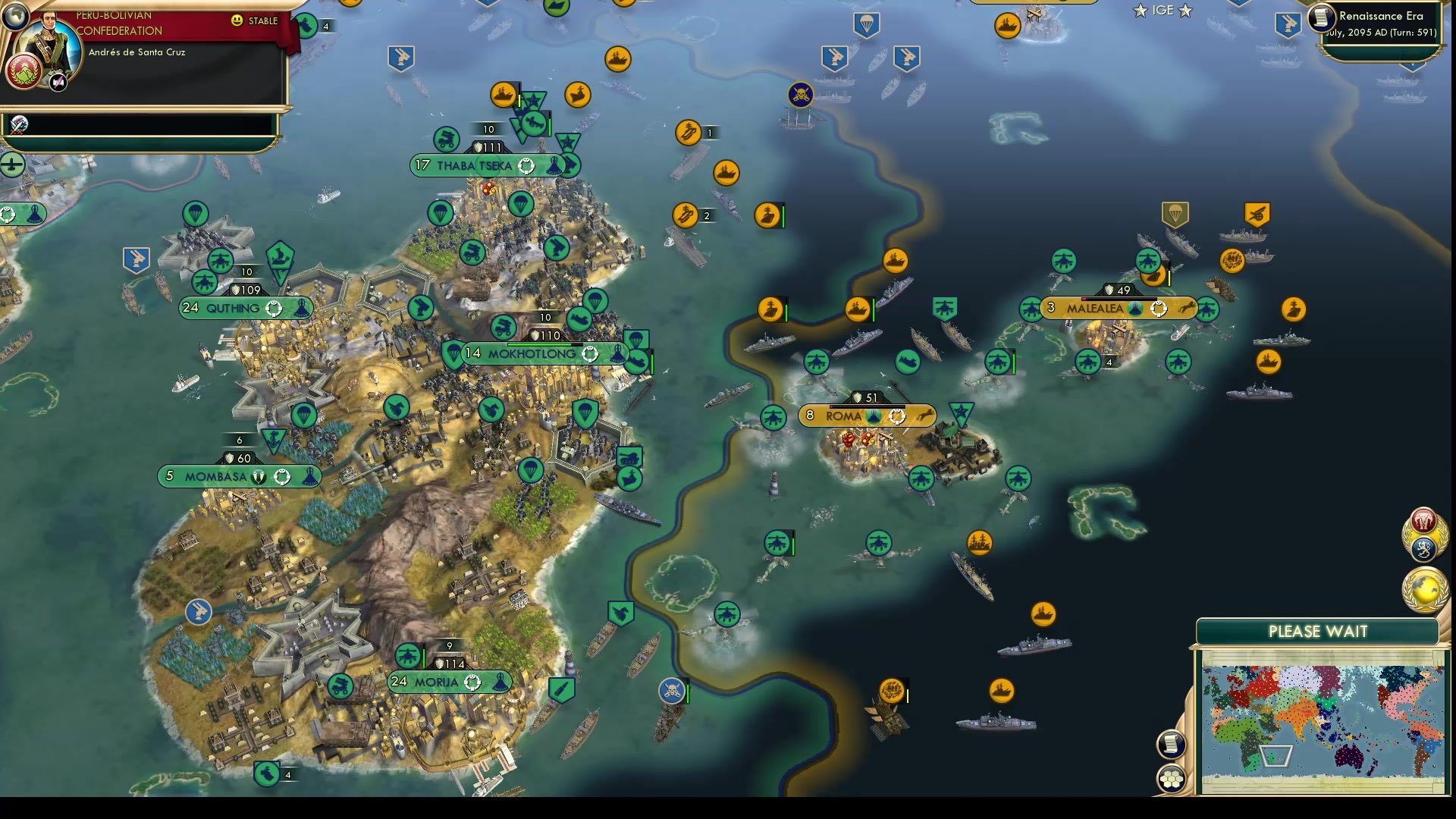Open the Mombasa city screen

215,476
